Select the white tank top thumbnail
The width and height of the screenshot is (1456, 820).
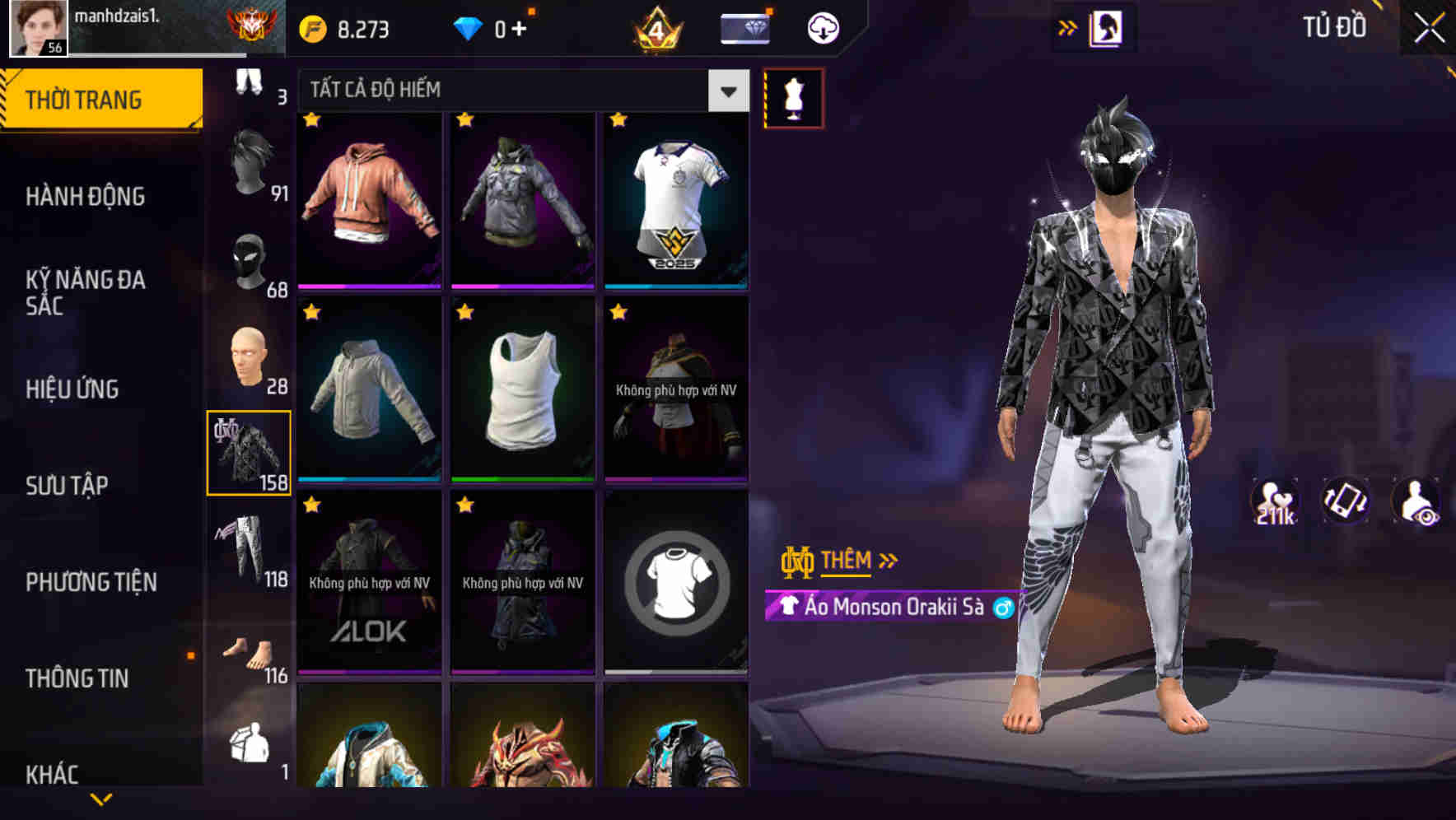[x=521, y=389]
